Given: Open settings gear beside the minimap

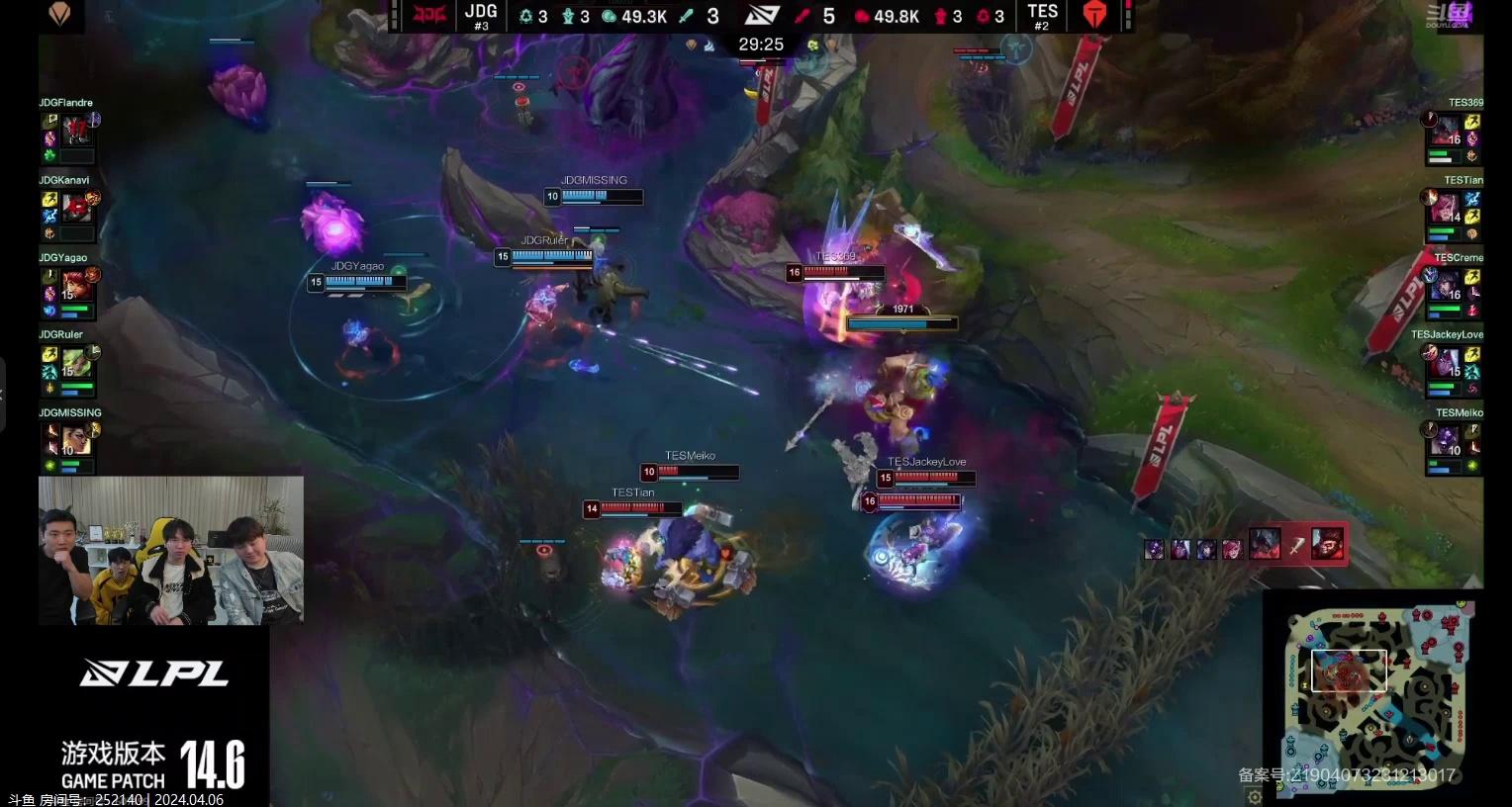Looking at the screenshot, I should coord(1255,796).
